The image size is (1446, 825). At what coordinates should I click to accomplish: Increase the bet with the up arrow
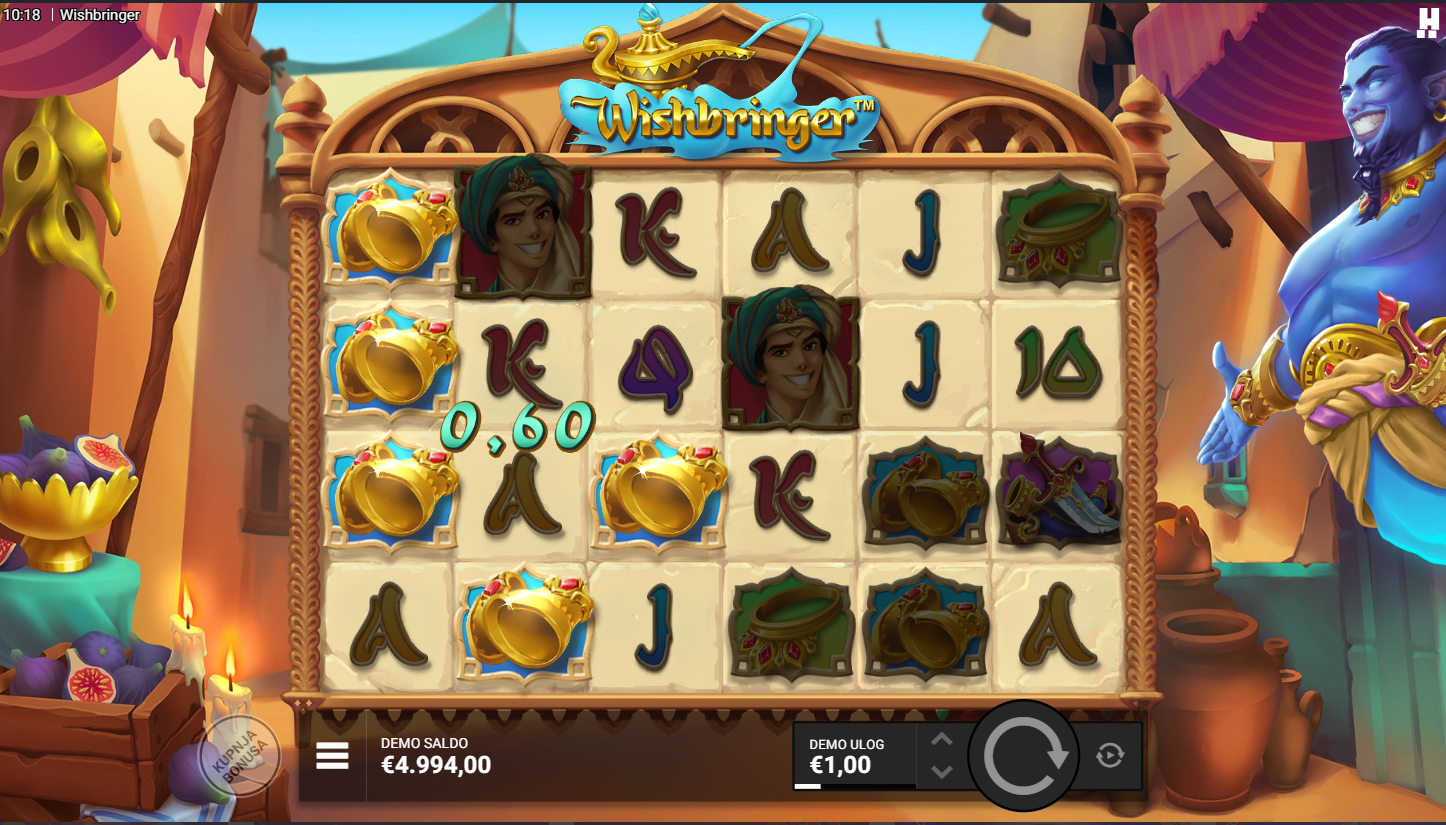point(942,740)
